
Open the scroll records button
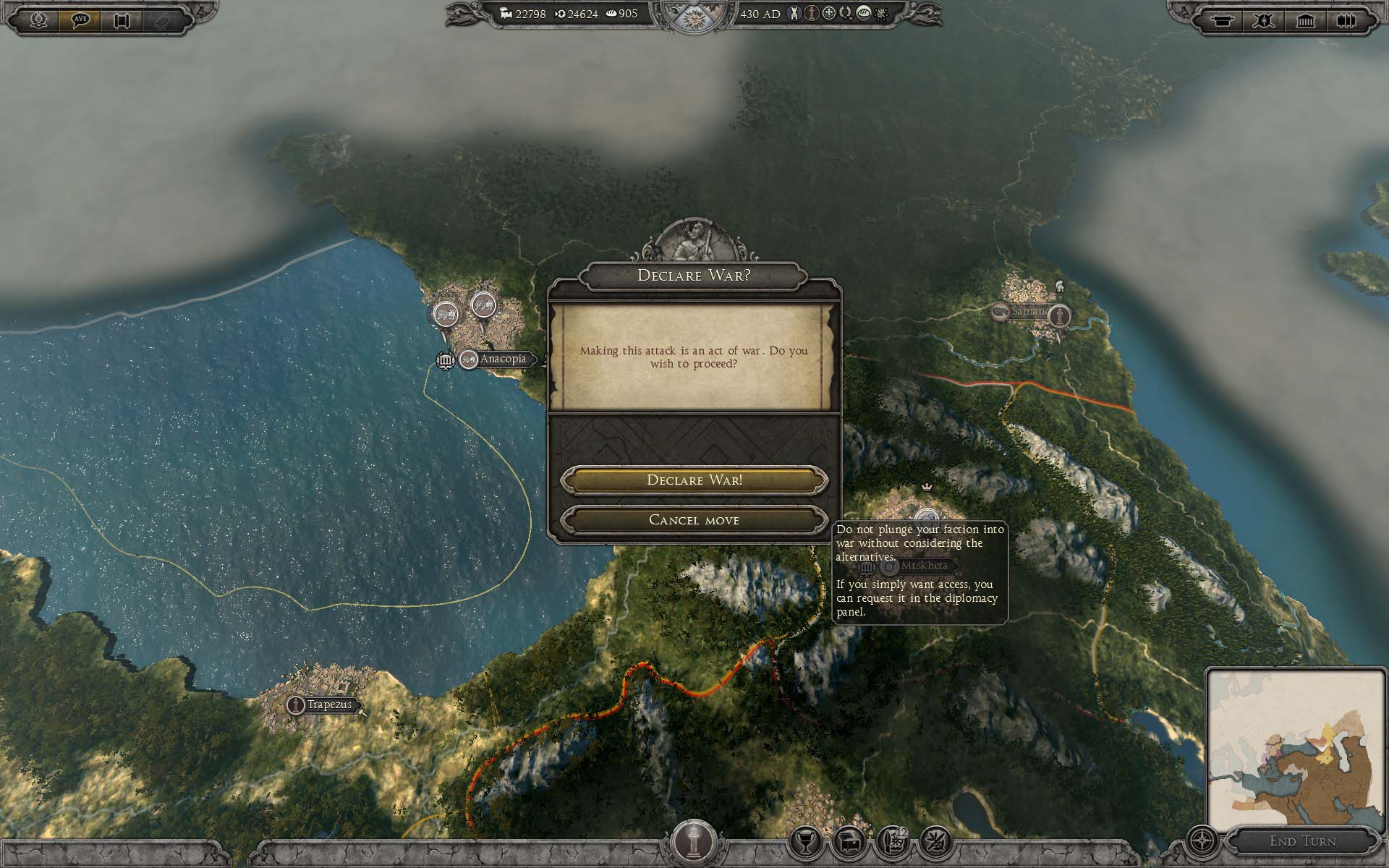122,20
